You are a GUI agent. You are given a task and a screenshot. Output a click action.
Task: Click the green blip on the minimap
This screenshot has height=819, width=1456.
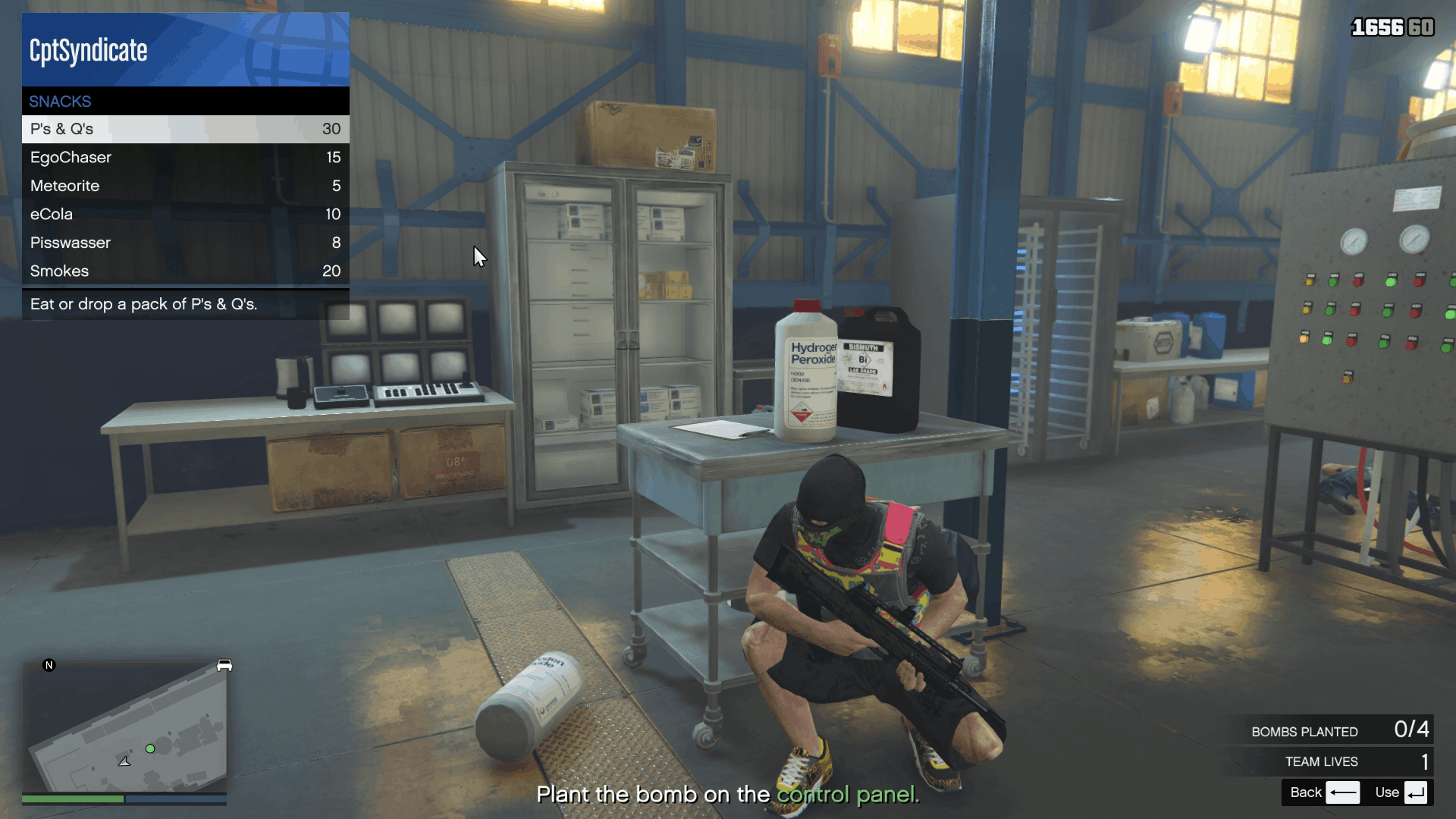click(151, 748)
